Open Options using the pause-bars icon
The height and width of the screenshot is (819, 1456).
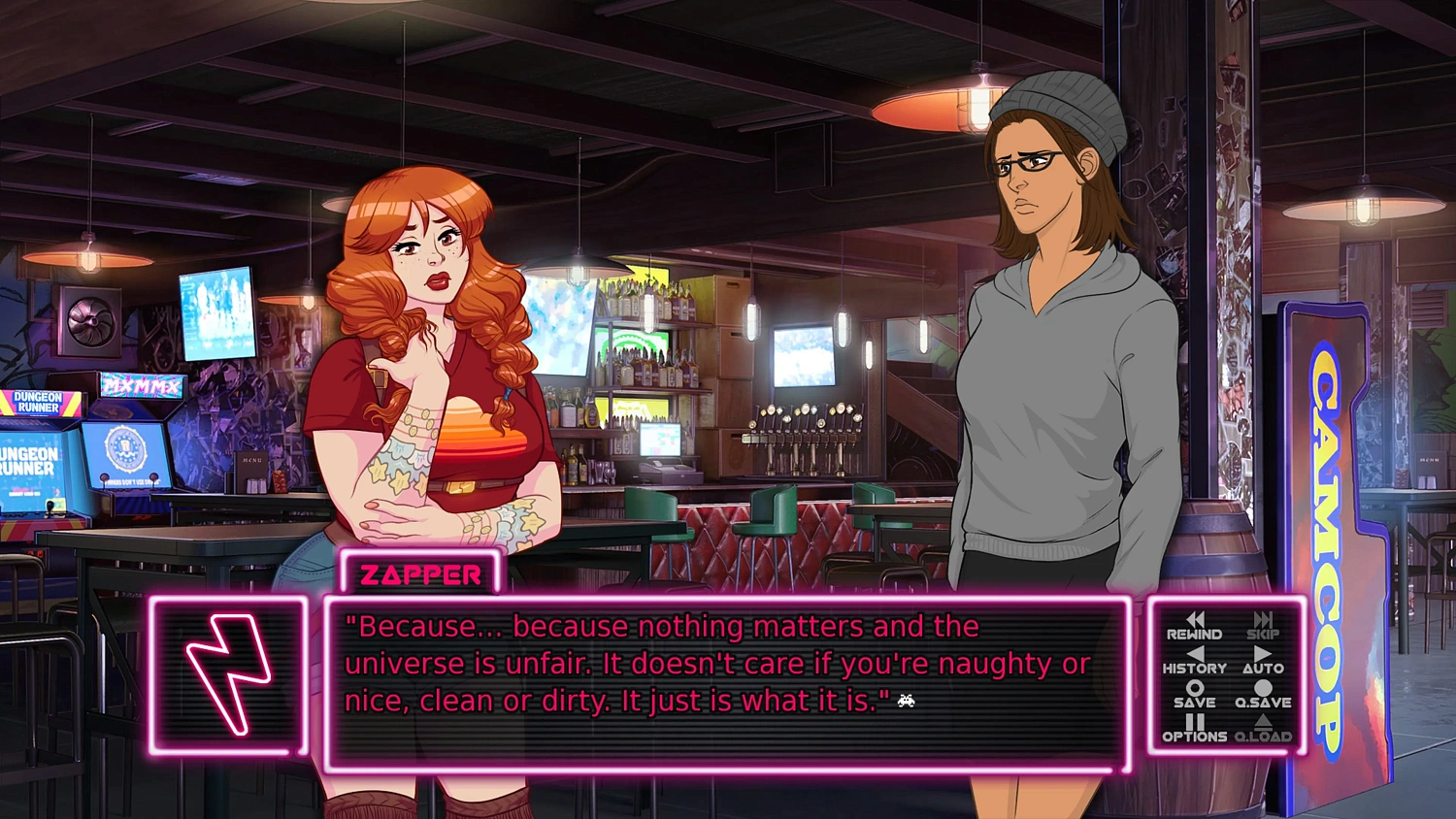coord(1196,721)
